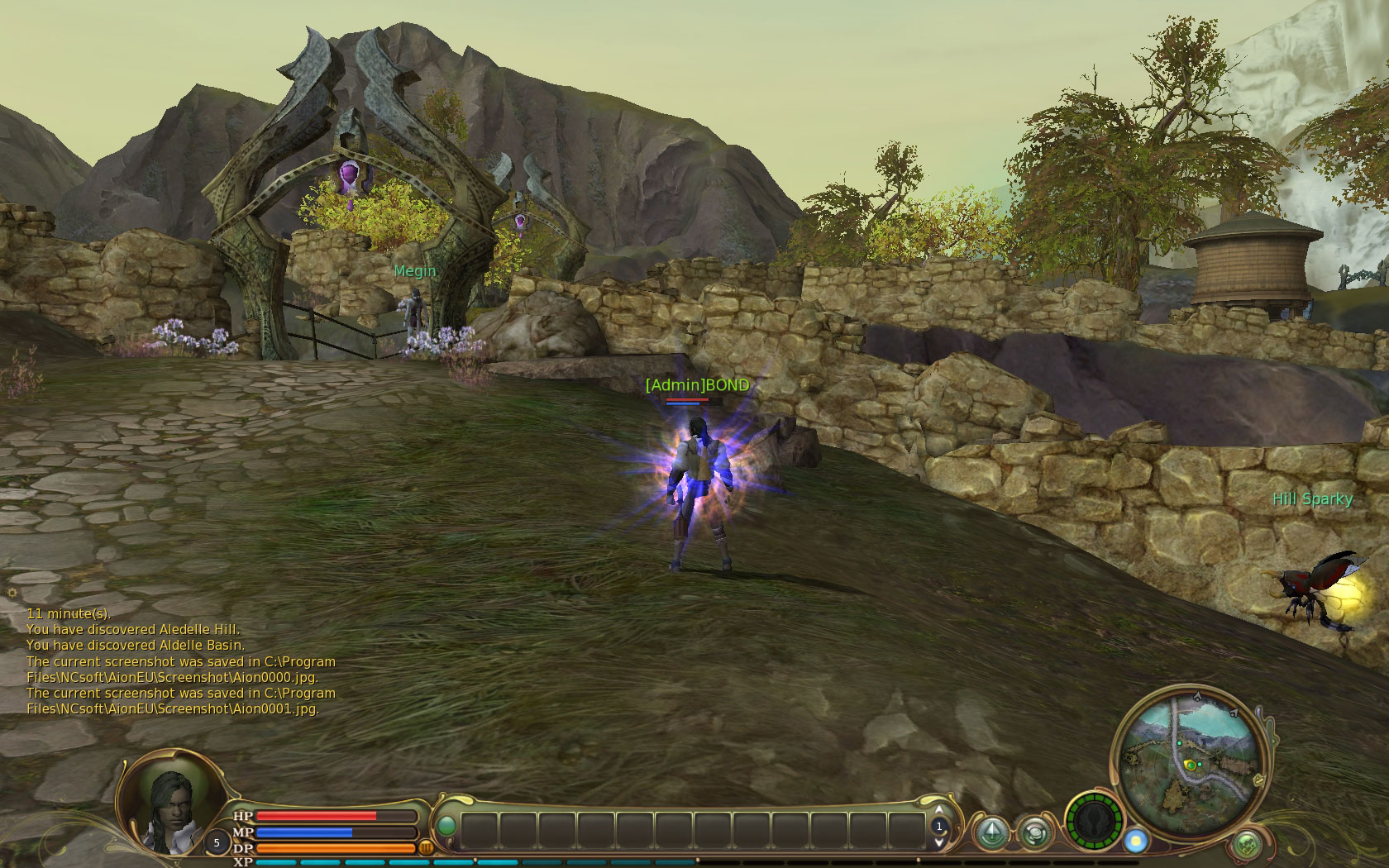Click the green upward-arrow round button
Screen dimensions: 1389x868
pyautogui.click(x=992, y=832)
